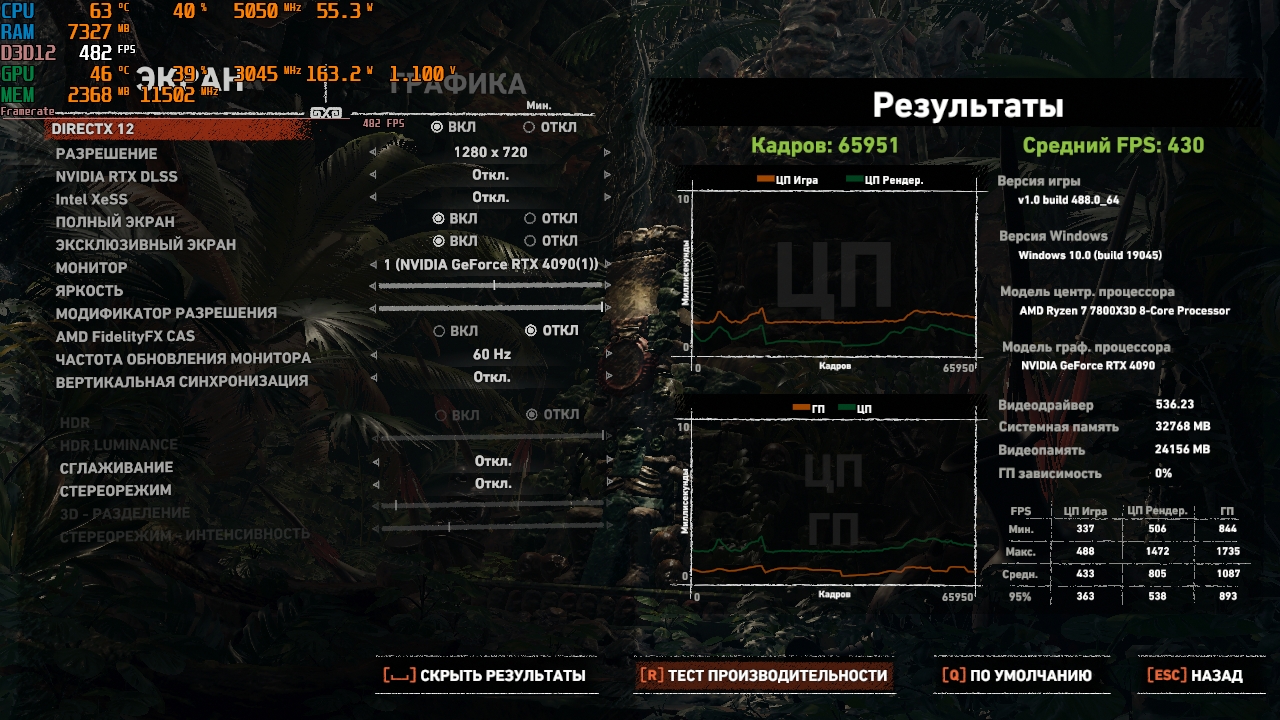1280x720 pixels.
Task: Switch ВЕРТИКАЛЬНАЯ СИНХРОНИЗАЦИЯ with right arrow
Action: 607,378
